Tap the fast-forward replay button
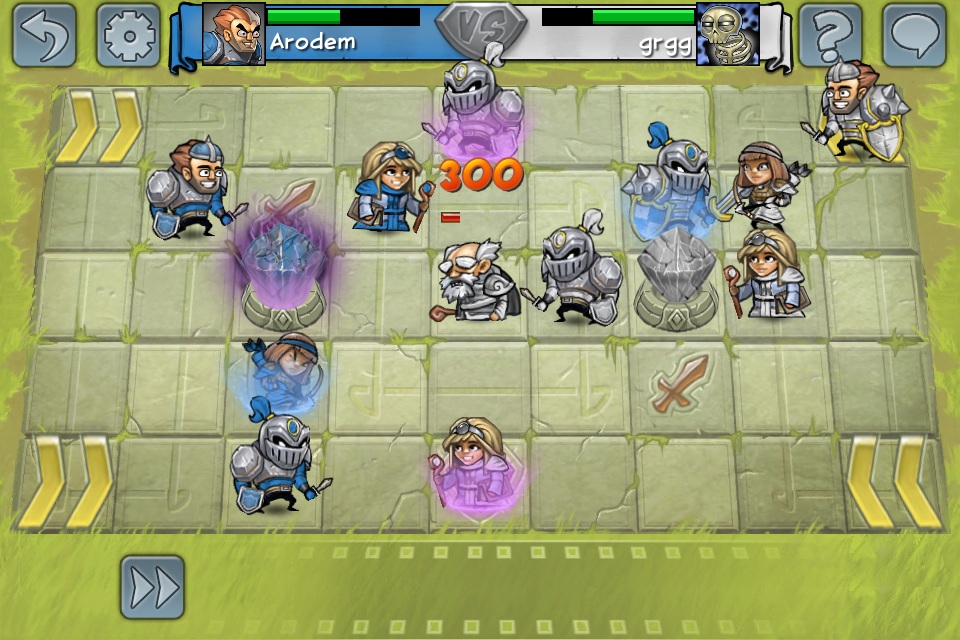The height and width of the screenshot is (640, 960). point(153,587)
